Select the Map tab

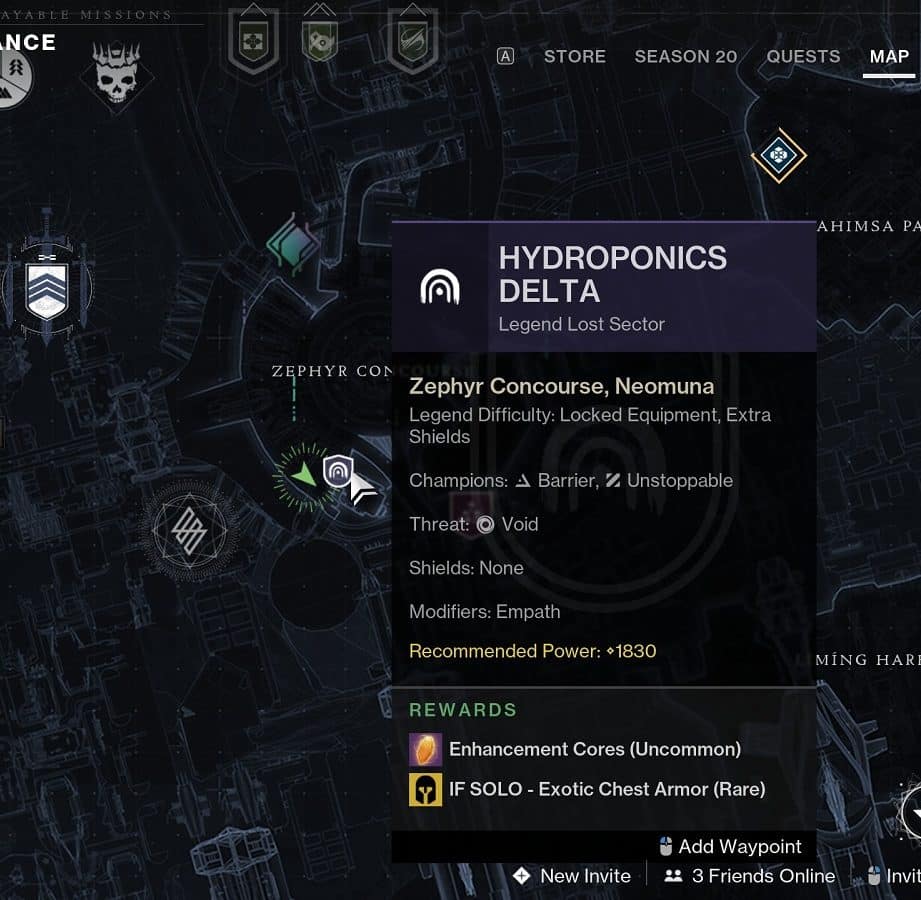tap(889, 56)
